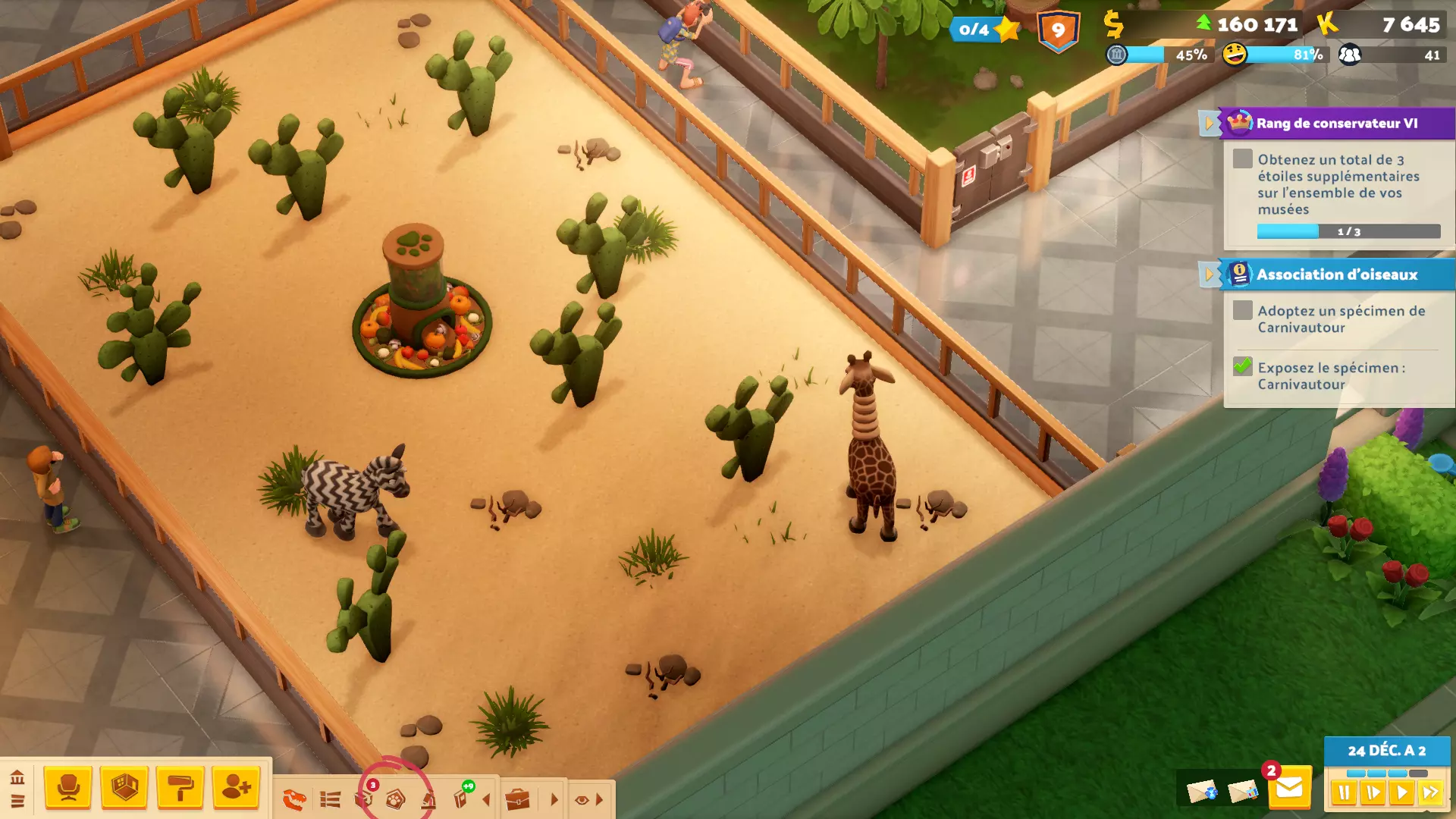Image resolution: width=1456 pixels, height=819 pixels.
Task: Open the list view icon in toolbar
Action: [x=330, y=799]
